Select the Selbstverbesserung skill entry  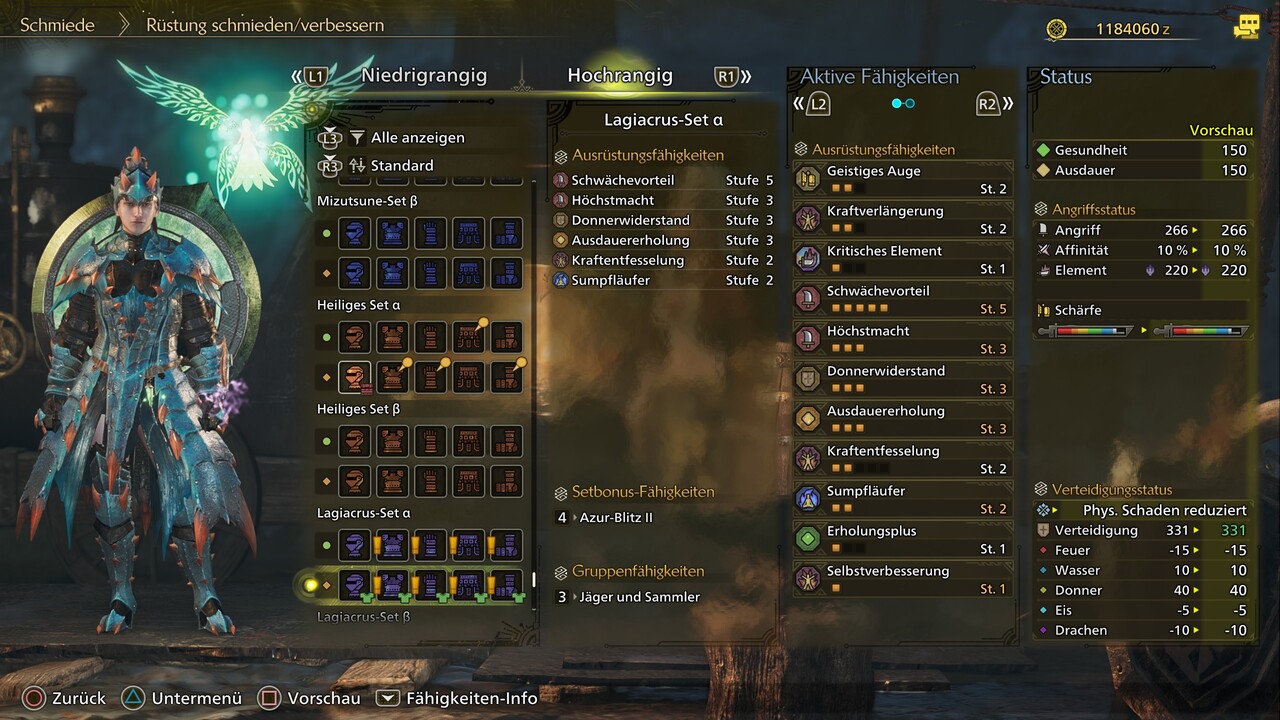pos(903,579)
